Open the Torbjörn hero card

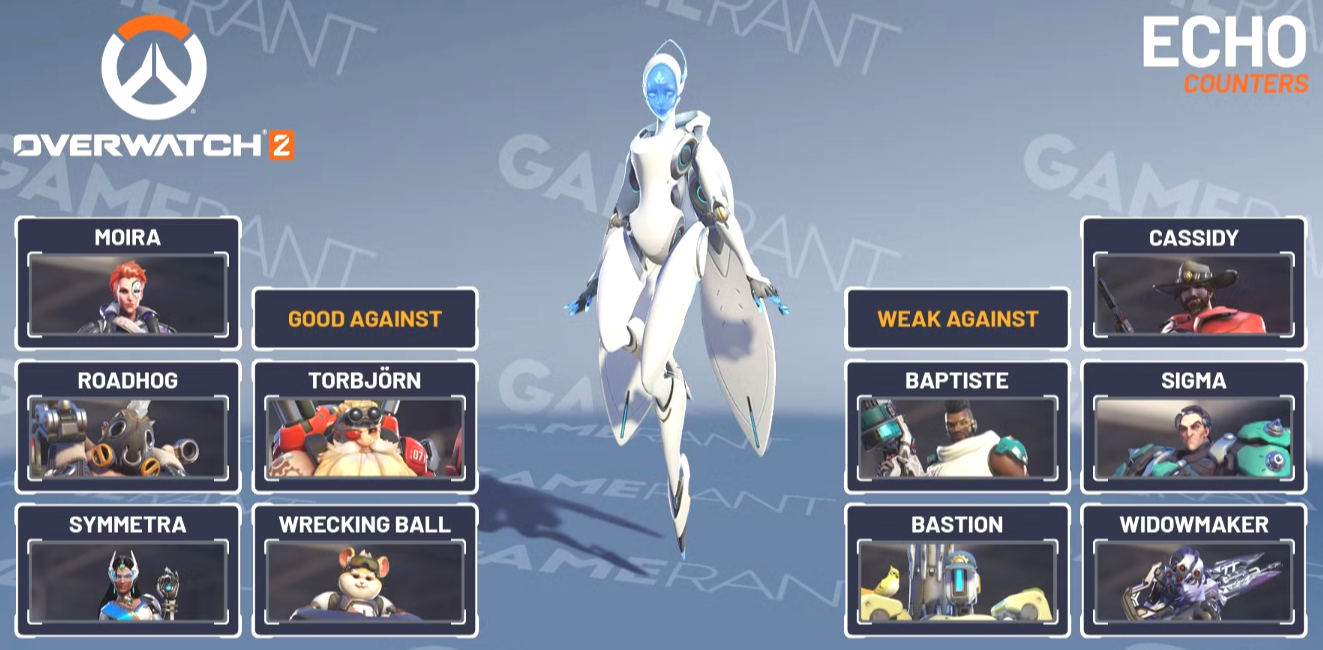pos(365,427)
